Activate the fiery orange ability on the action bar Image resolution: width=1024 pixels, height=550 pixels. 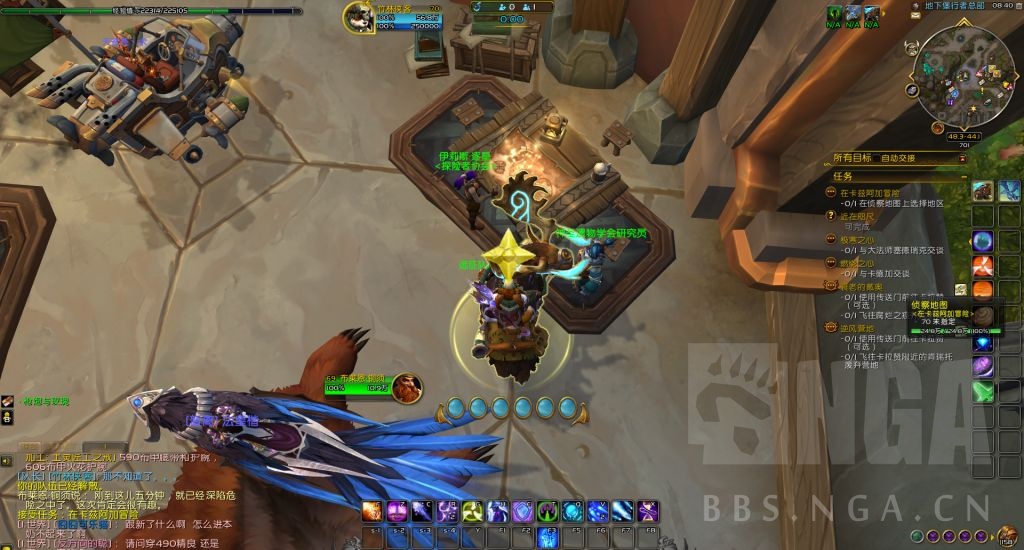[x=372, y=510]
